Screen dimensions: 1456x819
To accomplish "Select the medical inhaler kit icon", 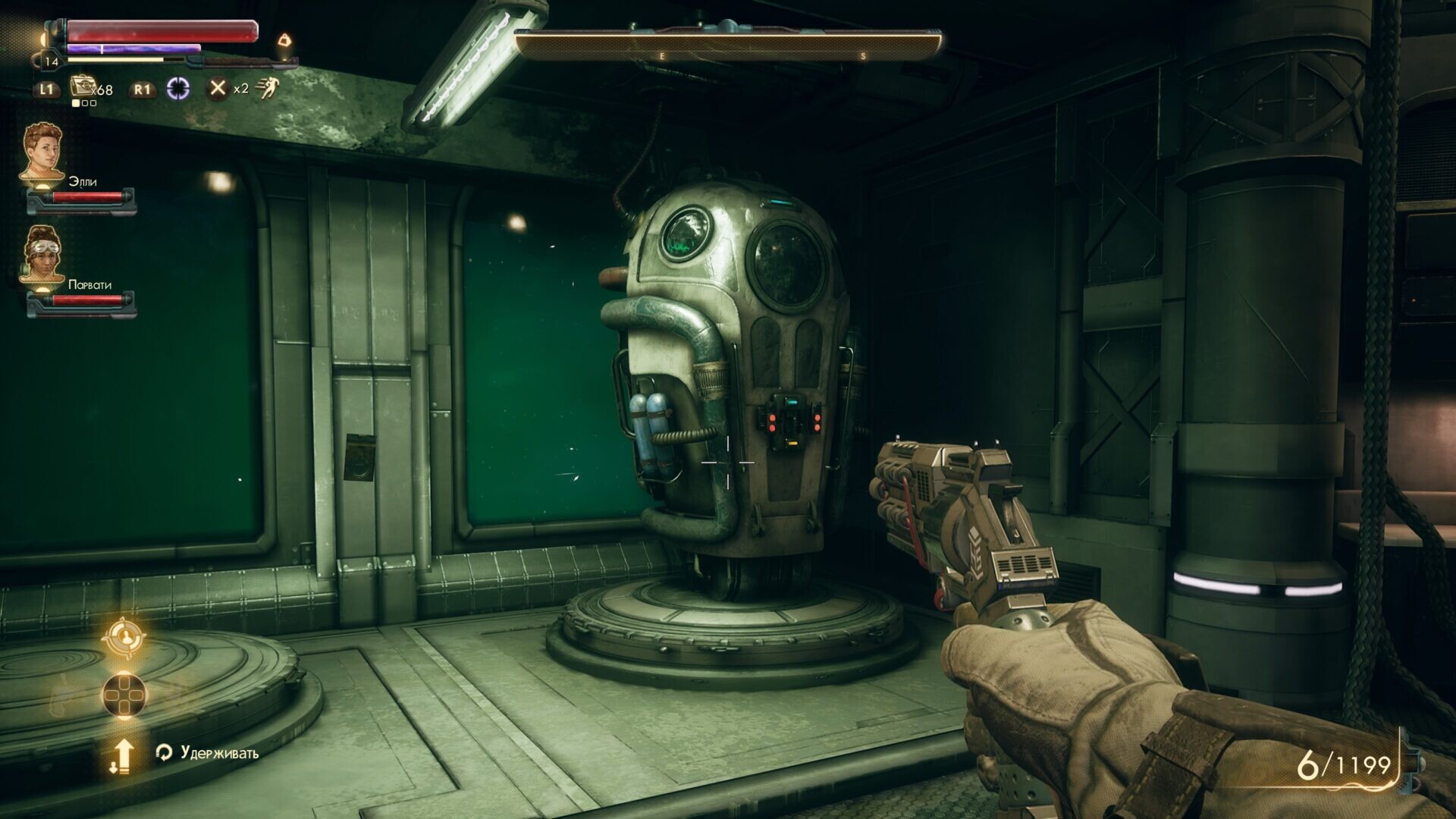I will 82,86.
